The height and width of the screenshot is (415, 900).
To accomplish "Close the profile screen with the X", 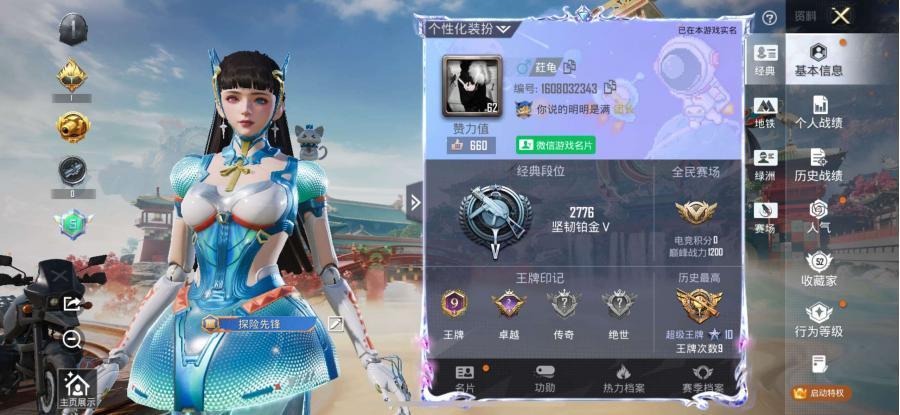I will point(841,15).
